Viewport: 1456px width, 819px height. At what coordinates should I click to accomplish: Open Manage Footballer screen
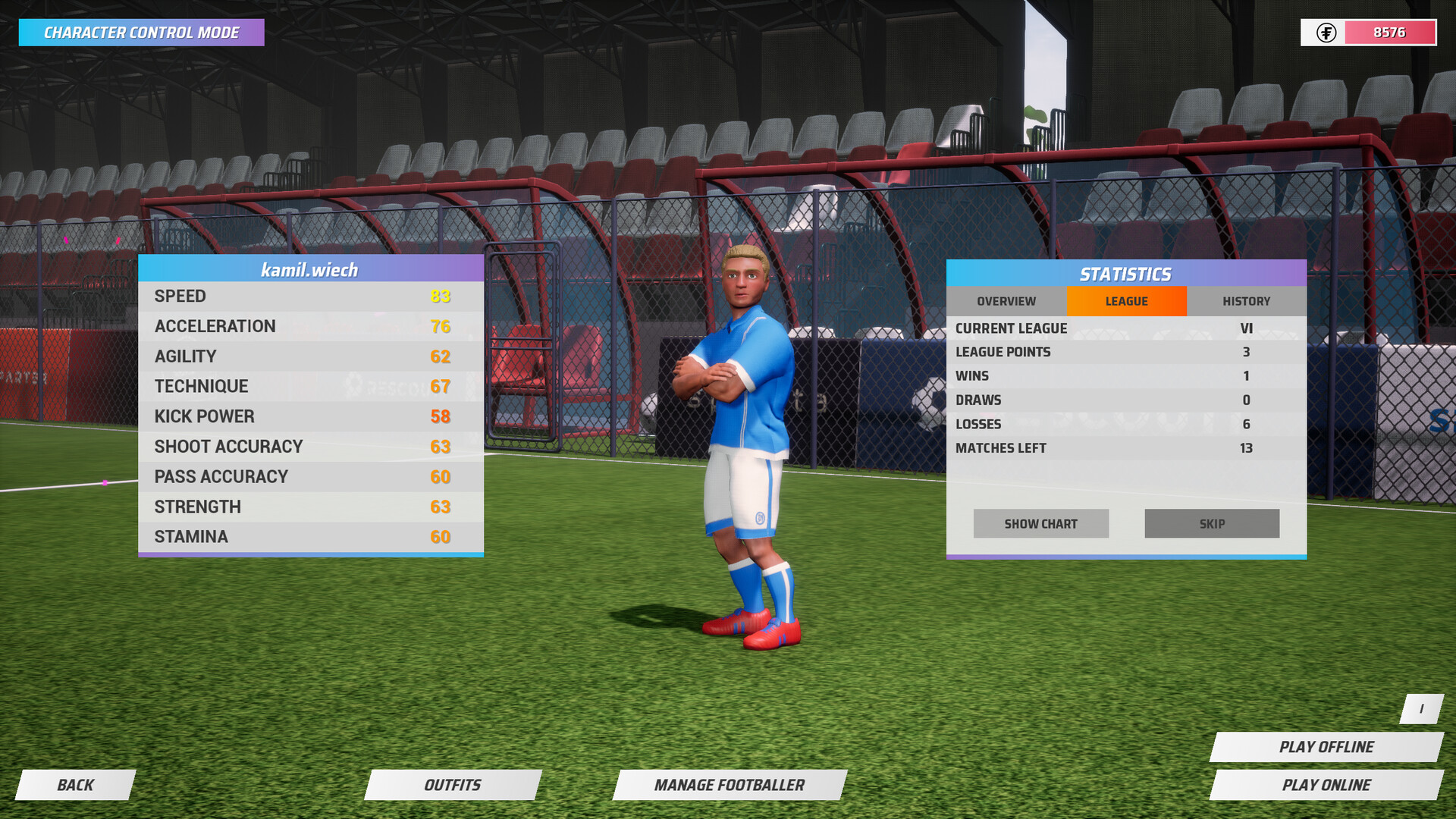(x=730, y=785)
